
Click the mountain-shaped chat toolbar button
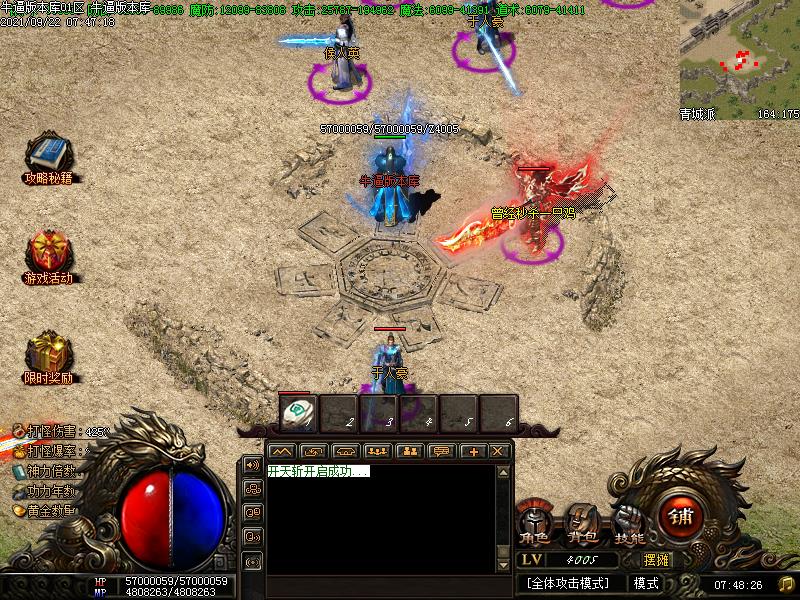(282, 452)
